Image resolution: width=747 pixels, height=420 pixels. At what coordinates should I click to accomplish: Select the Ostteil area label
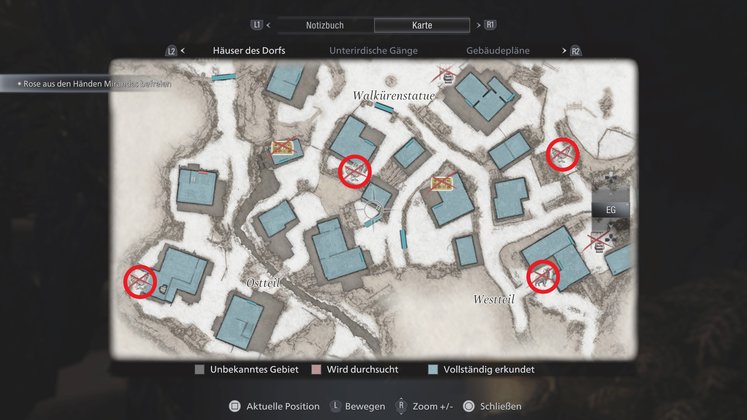pyautogui.click(x=263, y=284)
